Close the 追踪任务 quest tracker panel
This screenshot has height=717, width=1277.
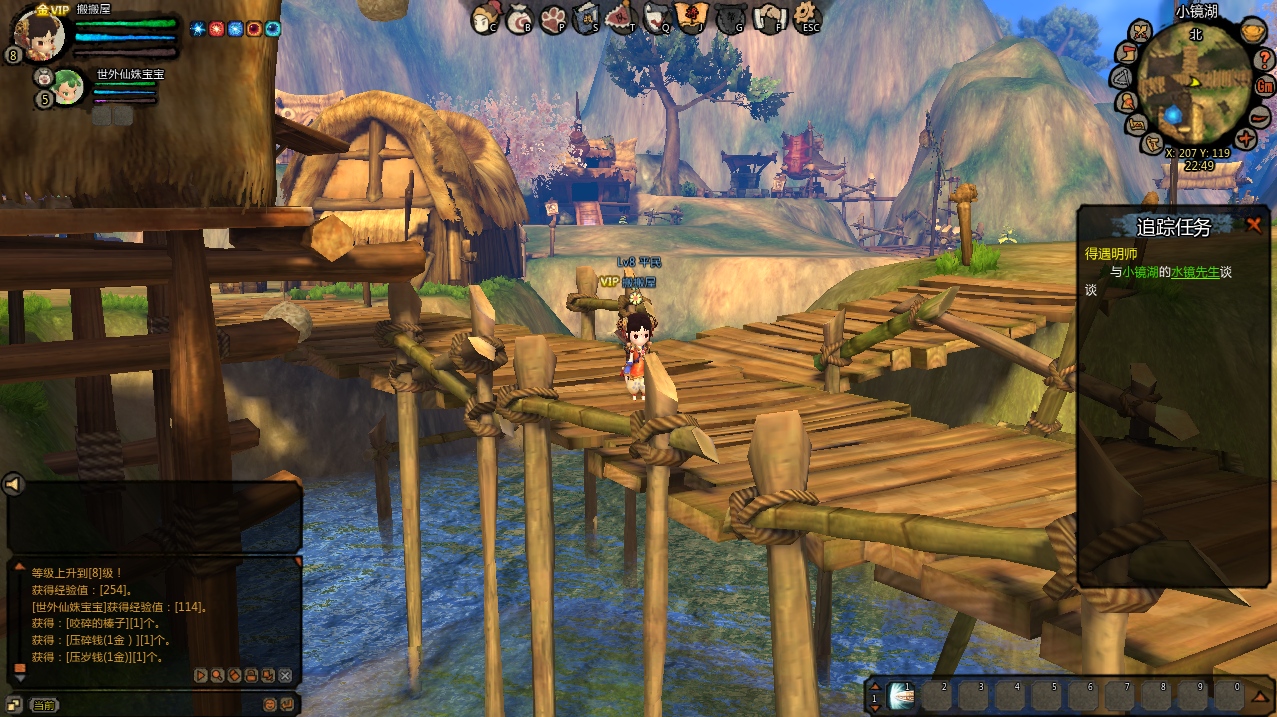(1253, 225)
